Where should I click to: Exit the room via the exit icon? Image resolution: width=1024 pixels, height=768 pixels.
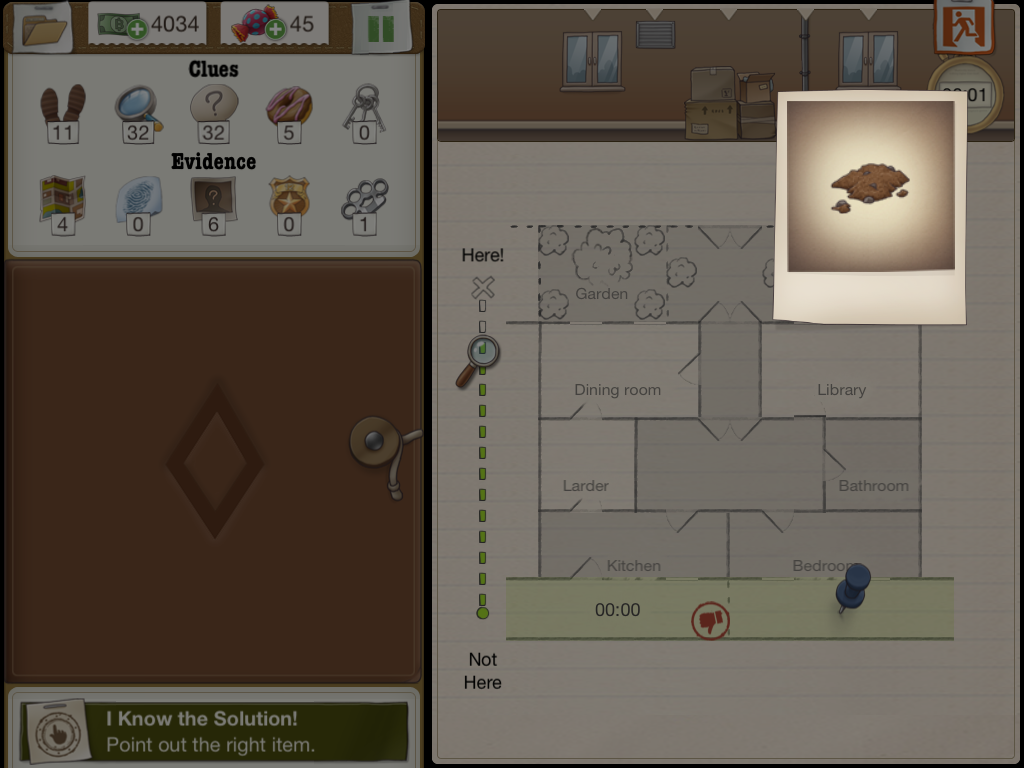tap(964, 25)
